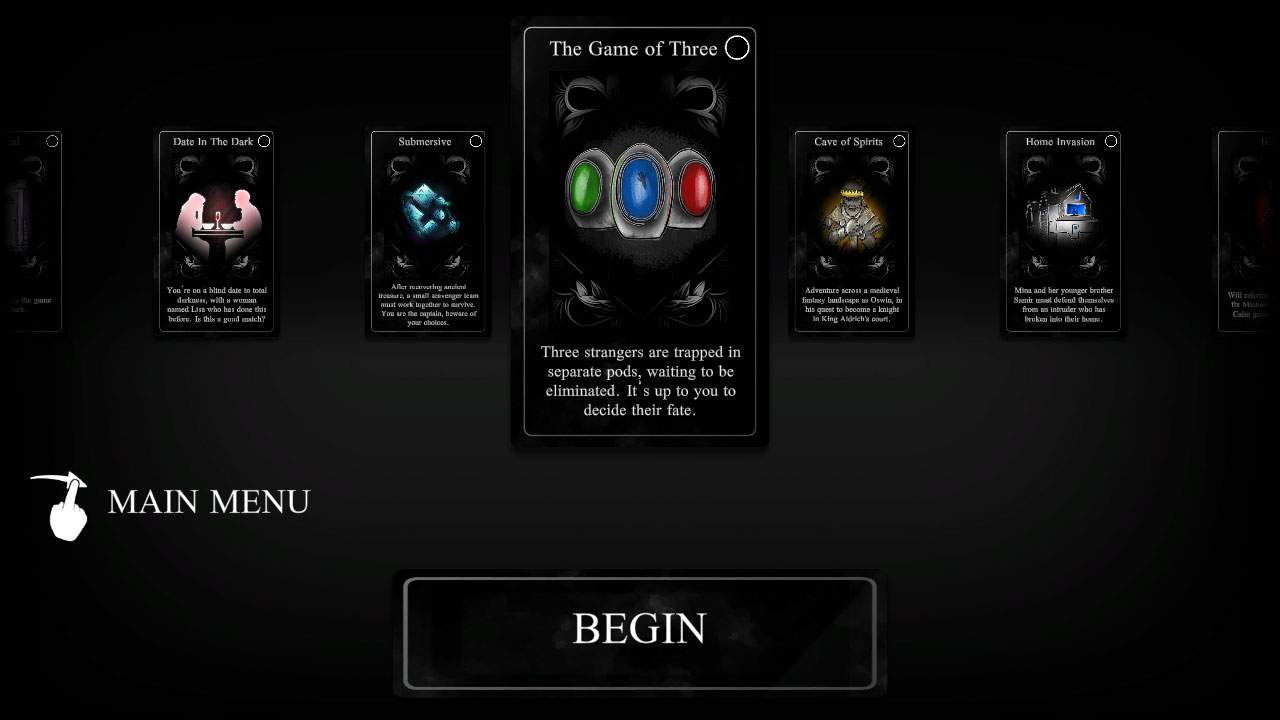Mark the circle on the Home Invasion card
This screenshot has height=720, width=1280.
(1110, 141)
